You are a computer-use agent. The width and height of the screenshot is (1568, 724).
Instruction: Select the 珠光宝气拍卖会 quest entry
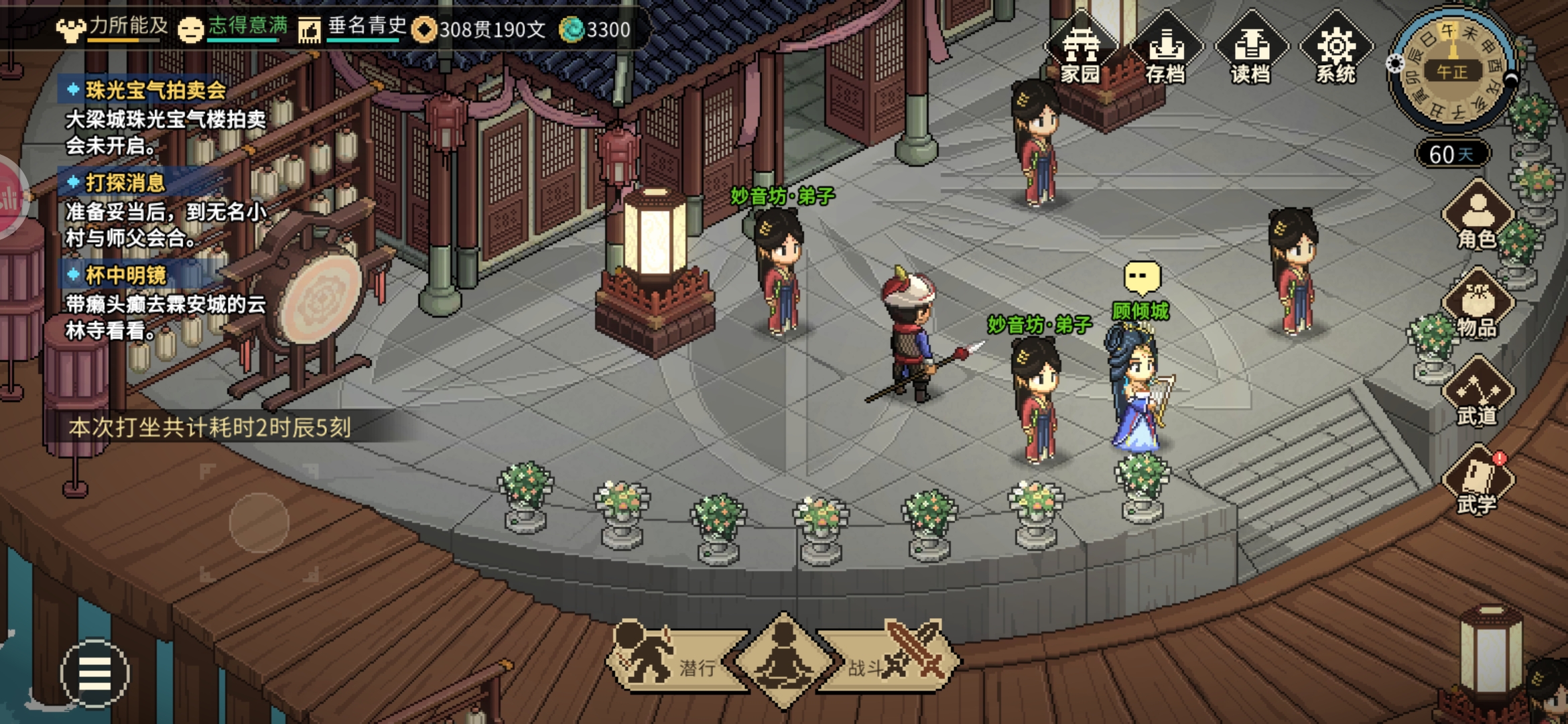(x=155, y=90)
